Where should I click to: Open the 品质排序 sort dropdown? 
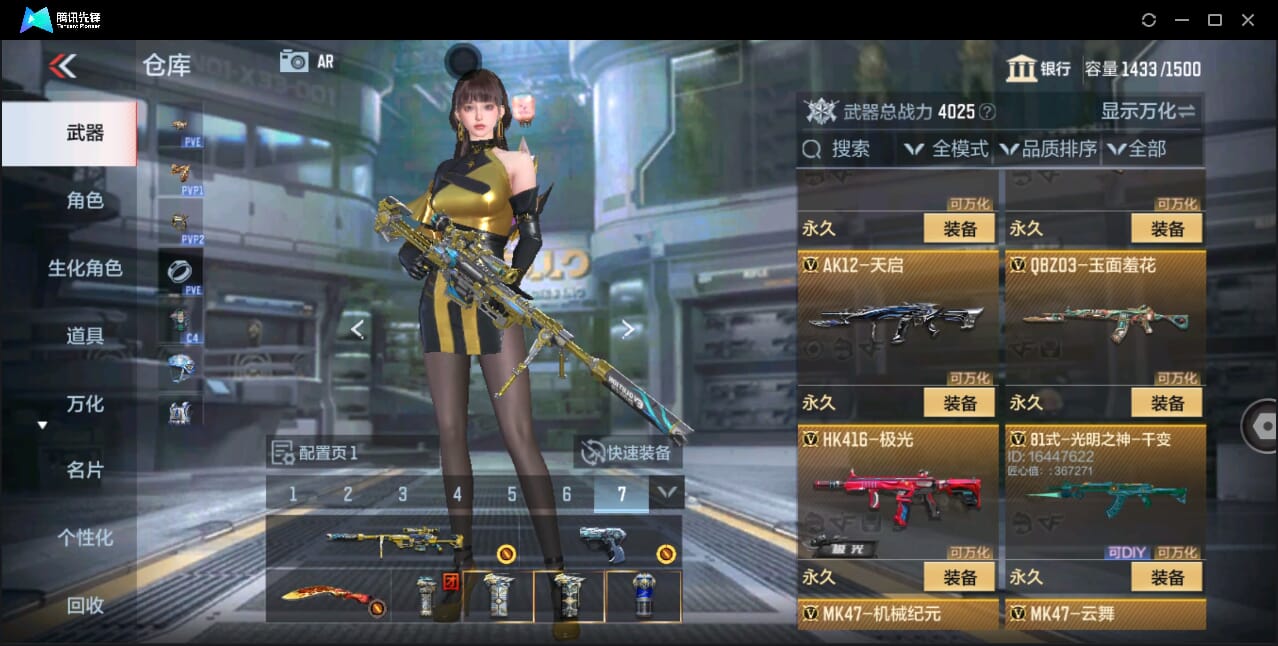[x=1048, y=149]
